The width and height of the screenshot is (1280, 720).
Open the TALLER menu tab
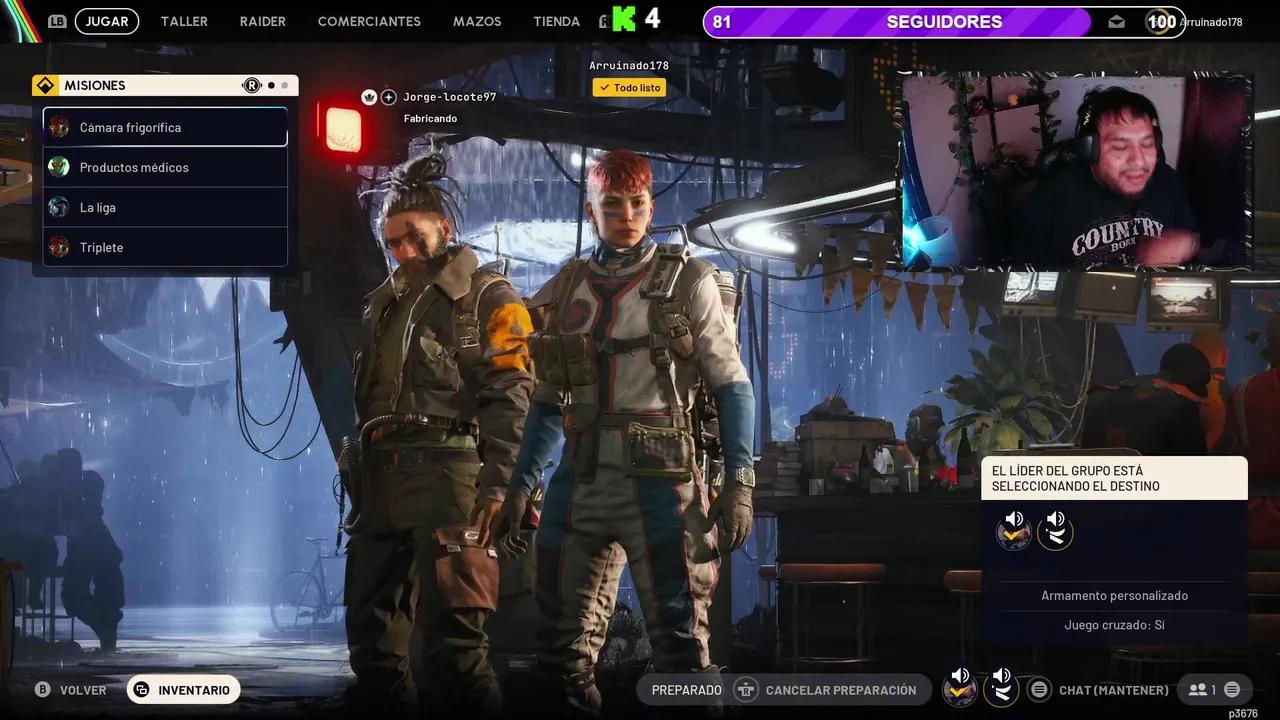[184, 21]
